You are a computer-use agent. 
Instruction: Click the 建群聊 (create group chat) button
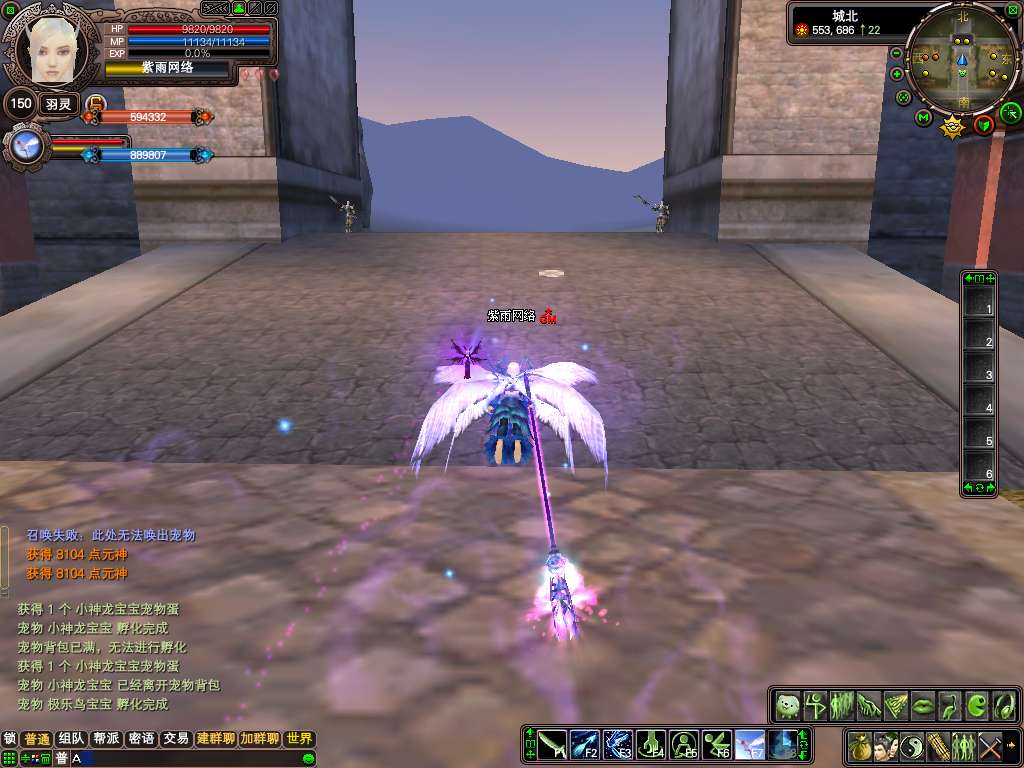(x=215, y=739)
